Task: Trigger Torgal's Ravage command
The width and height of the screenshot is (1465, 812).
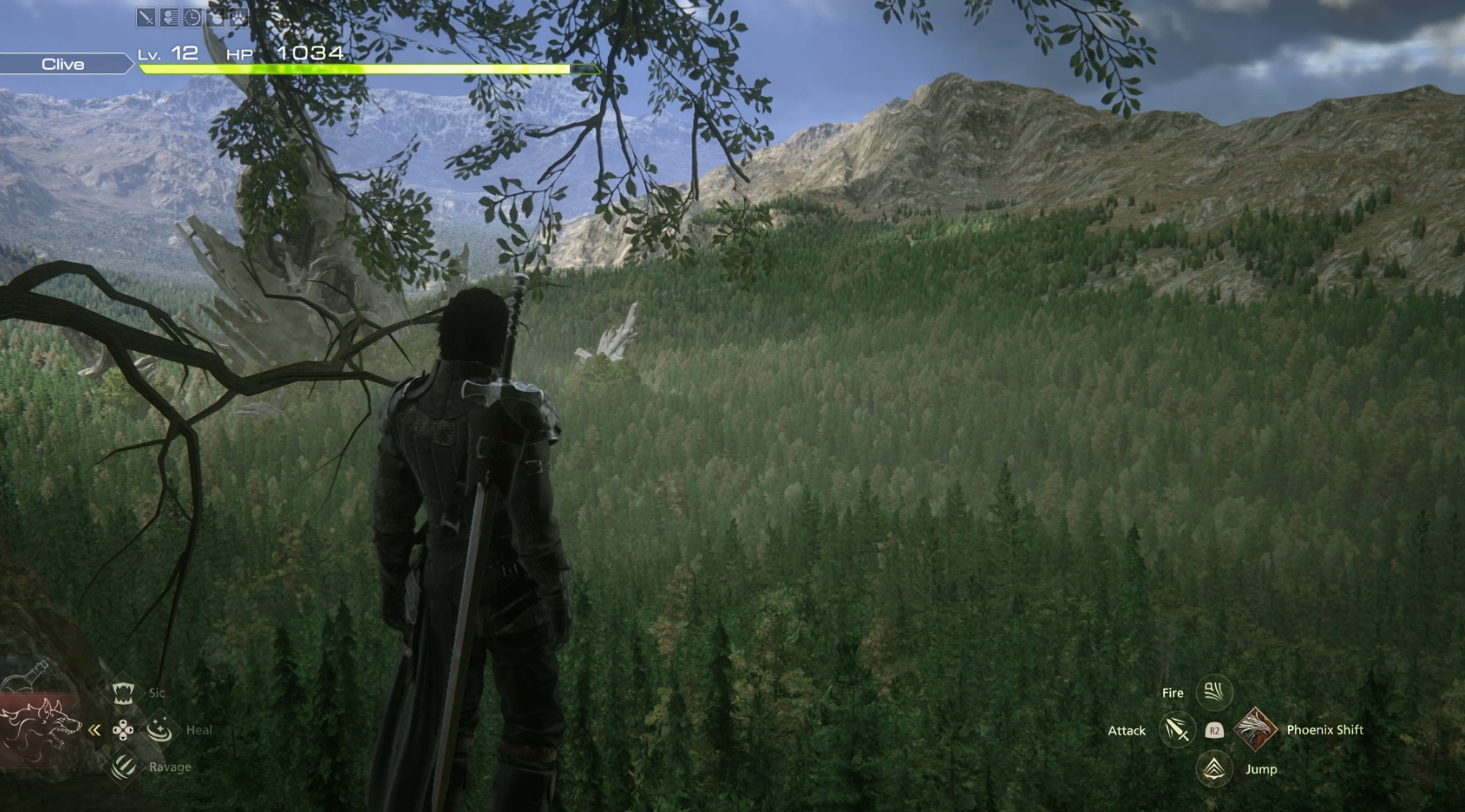Action: [x=123, y=767]
